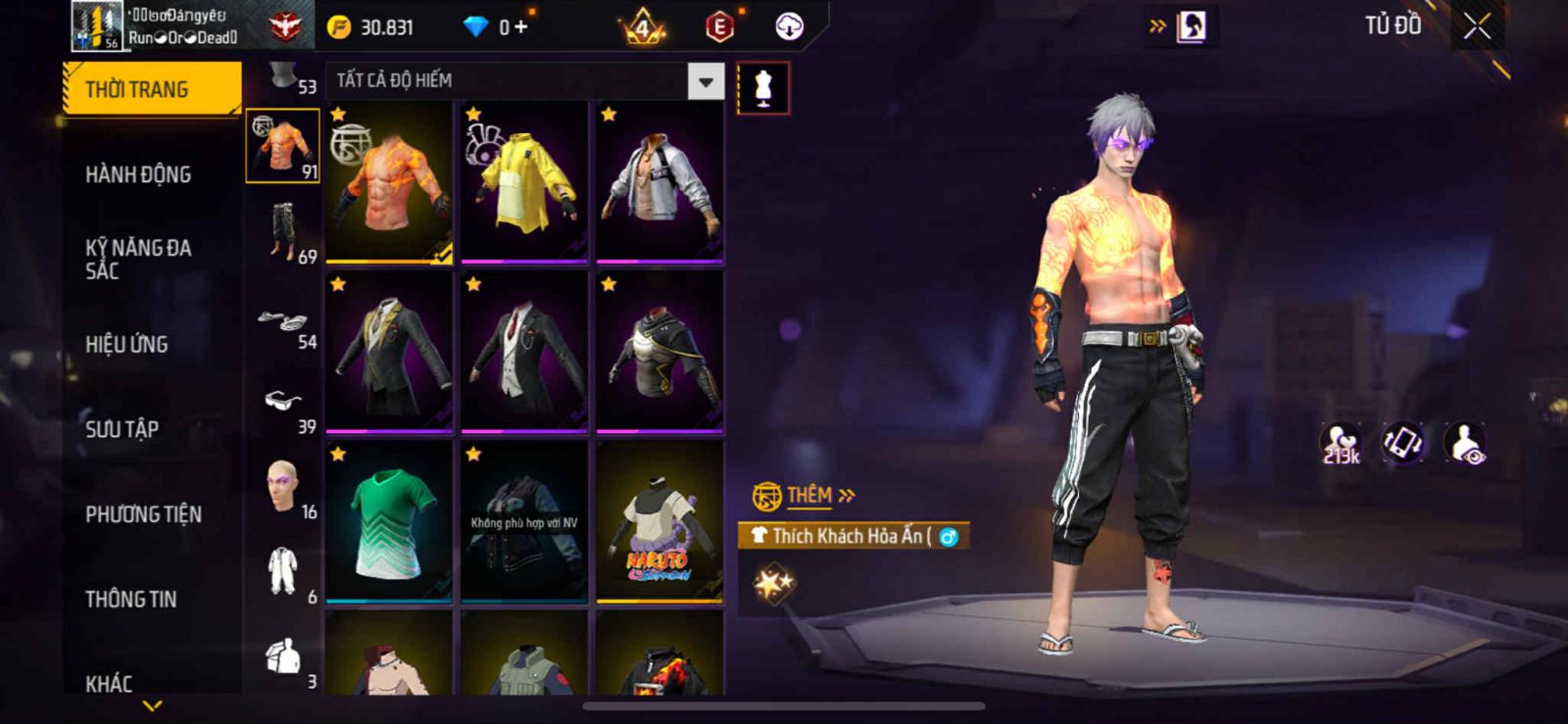Viewport: 1568px width, 724px height.
Task: Open the head face subcategory
Action: coord(283,487)
